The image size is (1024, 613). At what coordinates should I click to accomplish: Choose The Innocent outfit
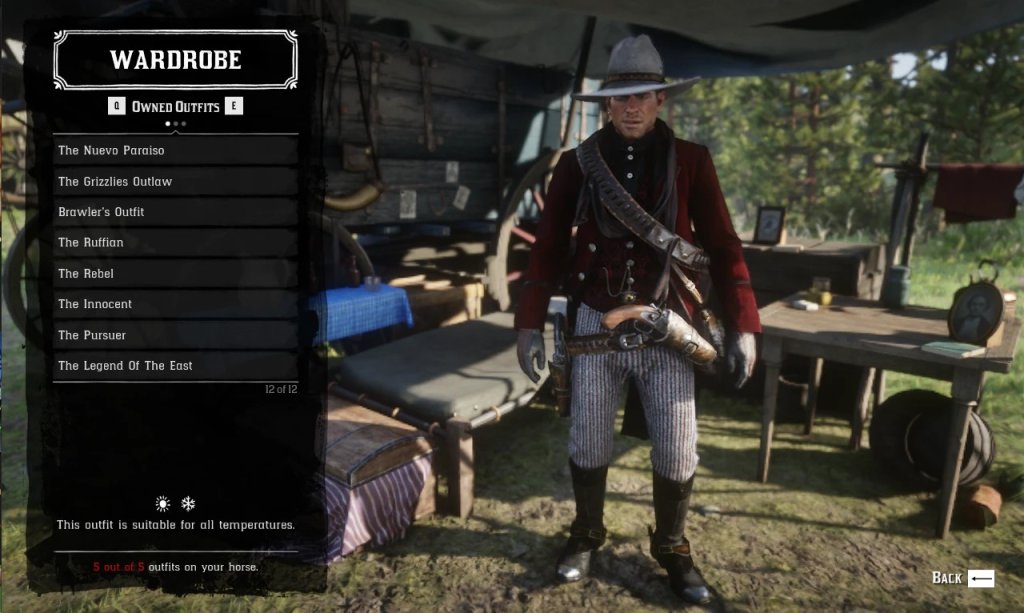coord(175,304)
